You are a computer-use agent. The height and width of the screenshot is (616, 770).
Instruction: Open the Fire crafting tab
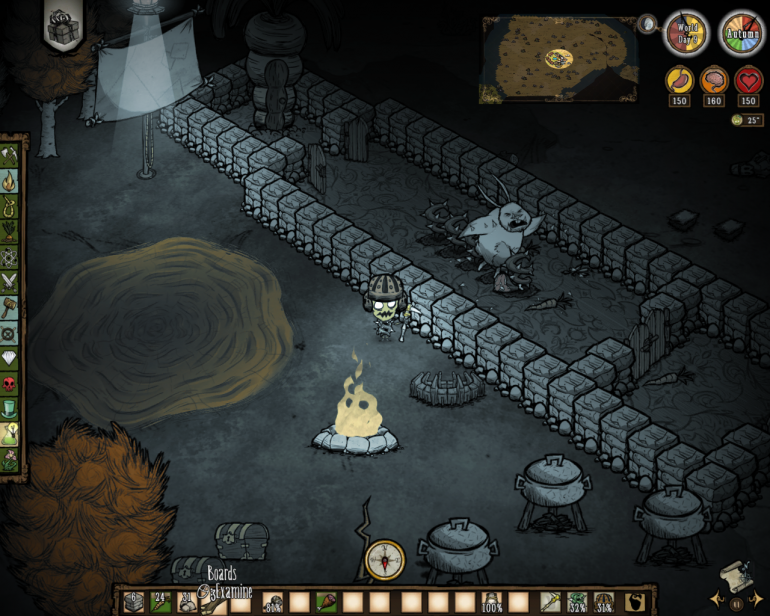point(11,181)
